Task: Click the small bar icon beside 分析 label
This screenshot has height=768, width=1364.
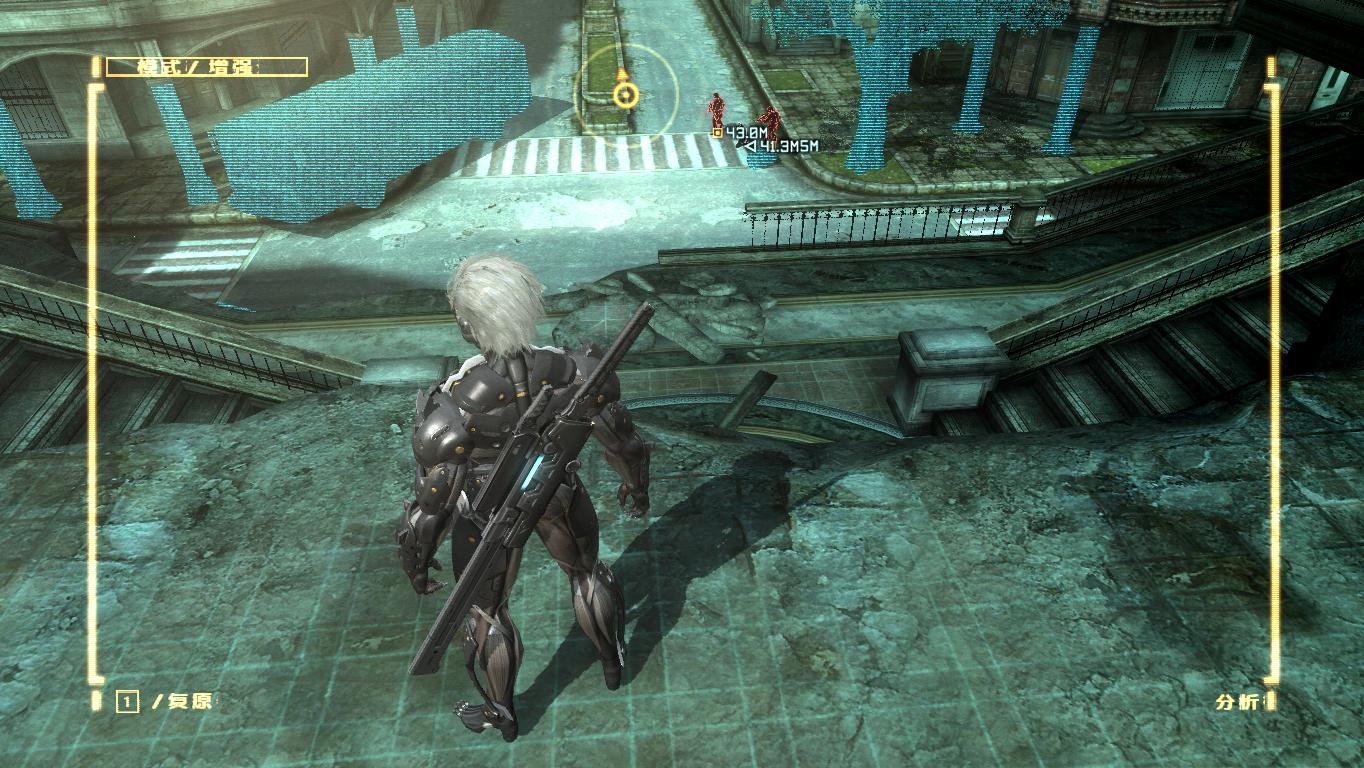Action: pos(1272,699)
